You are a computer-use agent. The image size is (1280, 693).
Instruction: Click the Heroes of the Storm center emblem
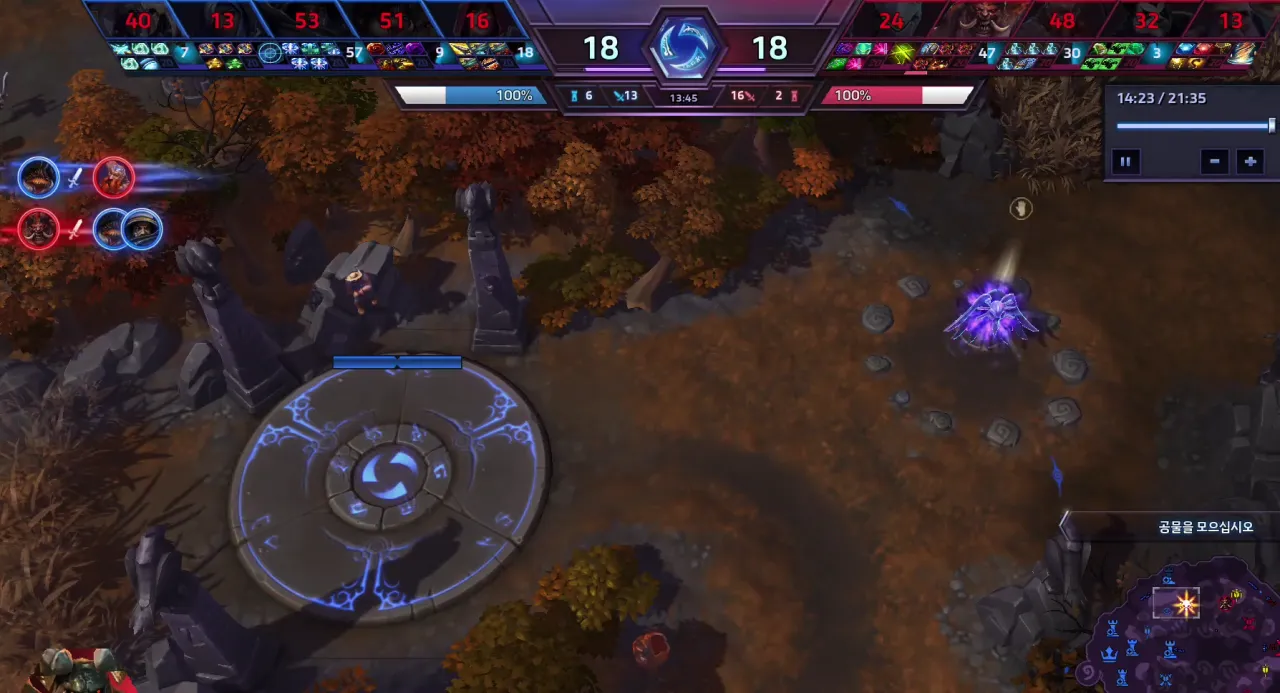tap(684, 47)
